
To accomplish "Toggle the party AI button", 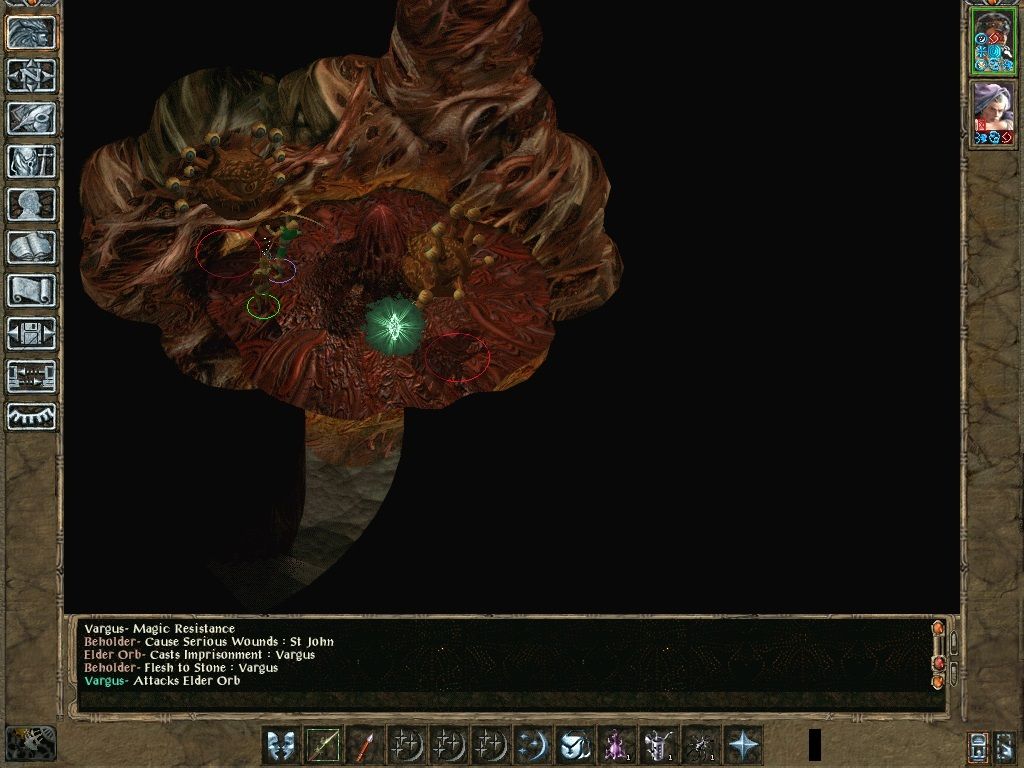I will 978,746.
